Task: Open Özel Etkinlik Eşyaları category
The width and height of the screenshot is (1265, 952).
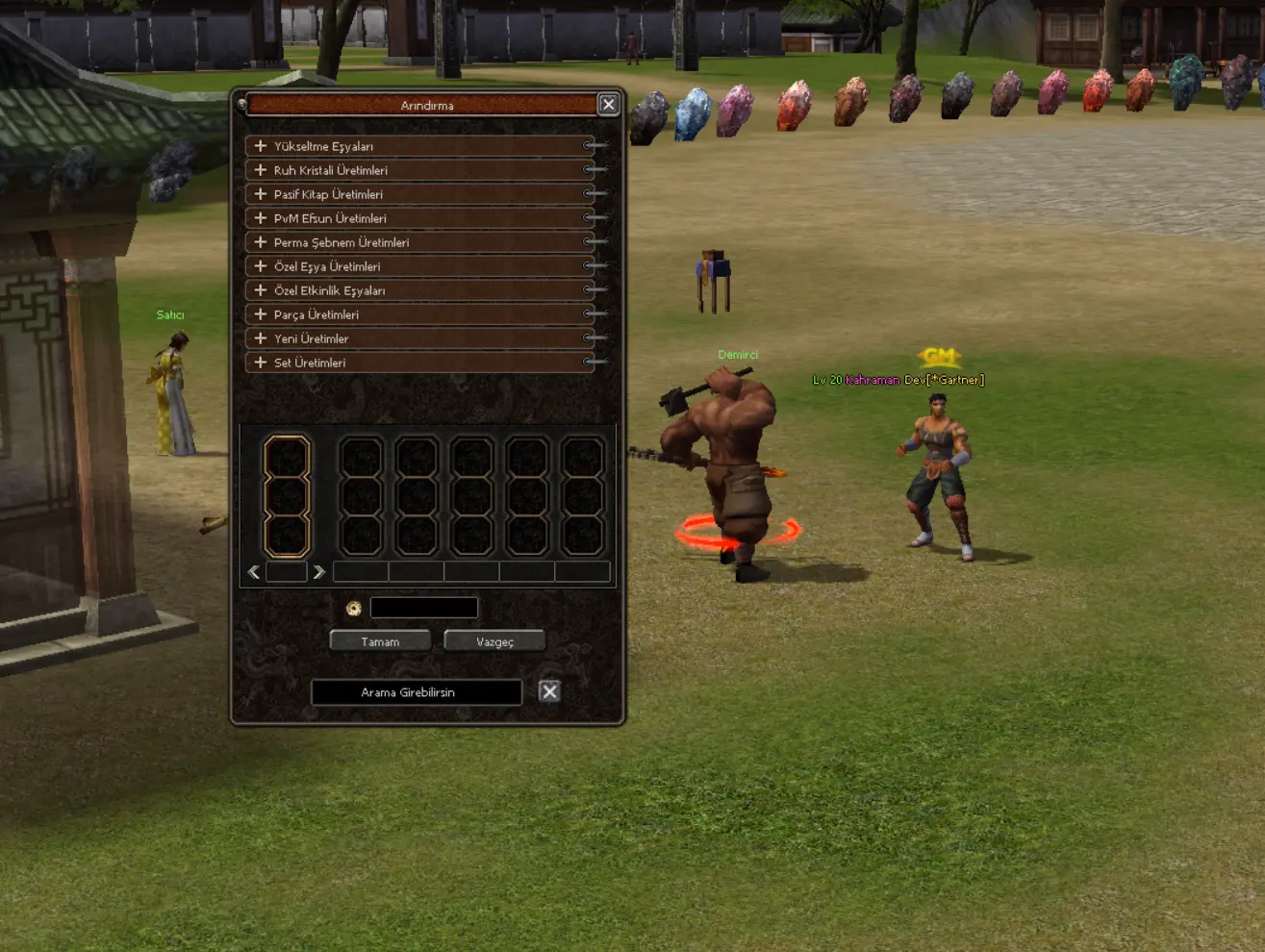Action: [x=261, y=290]
